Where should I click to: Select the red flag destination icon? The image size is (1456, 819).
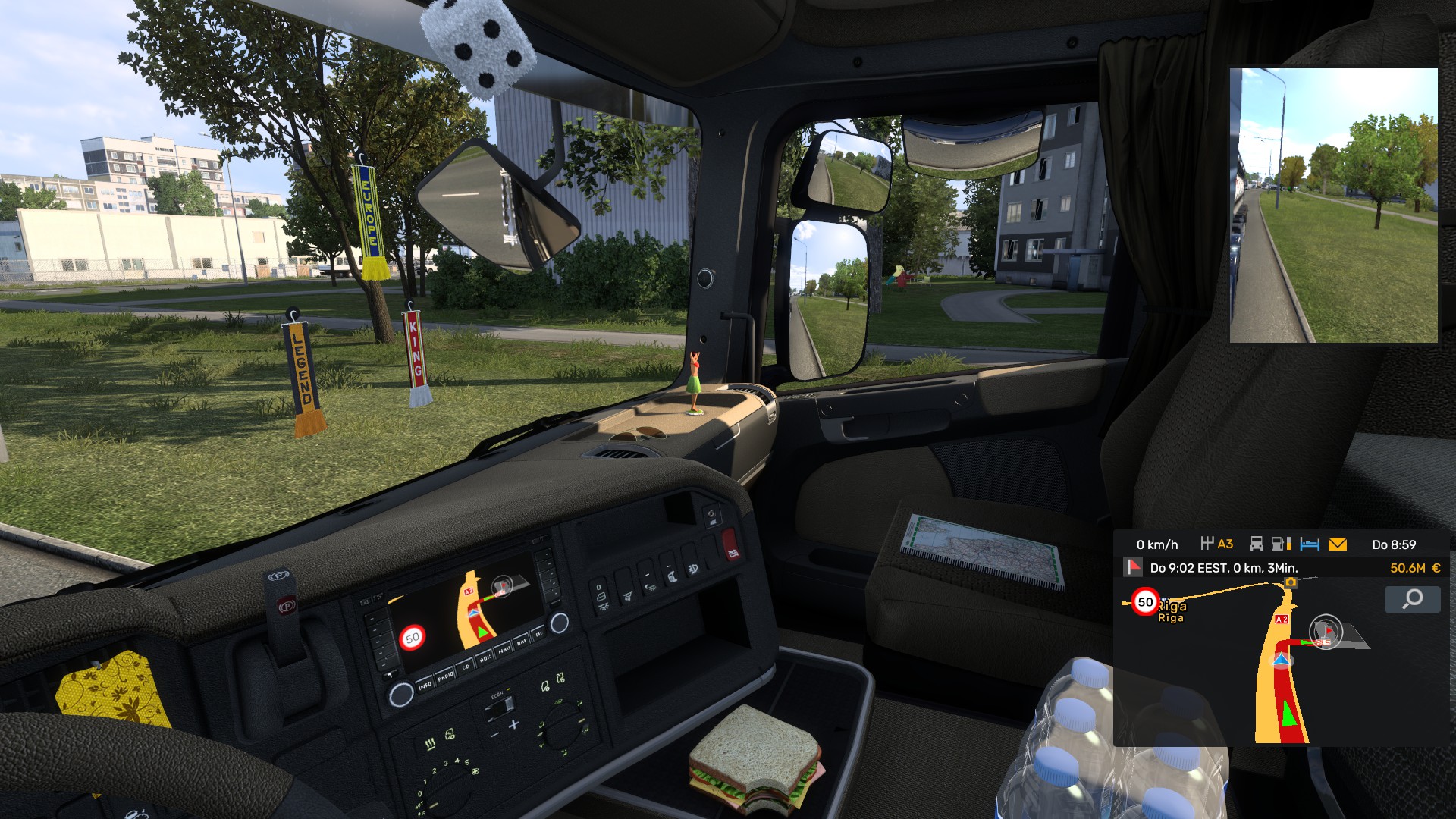click(1133, 567)
